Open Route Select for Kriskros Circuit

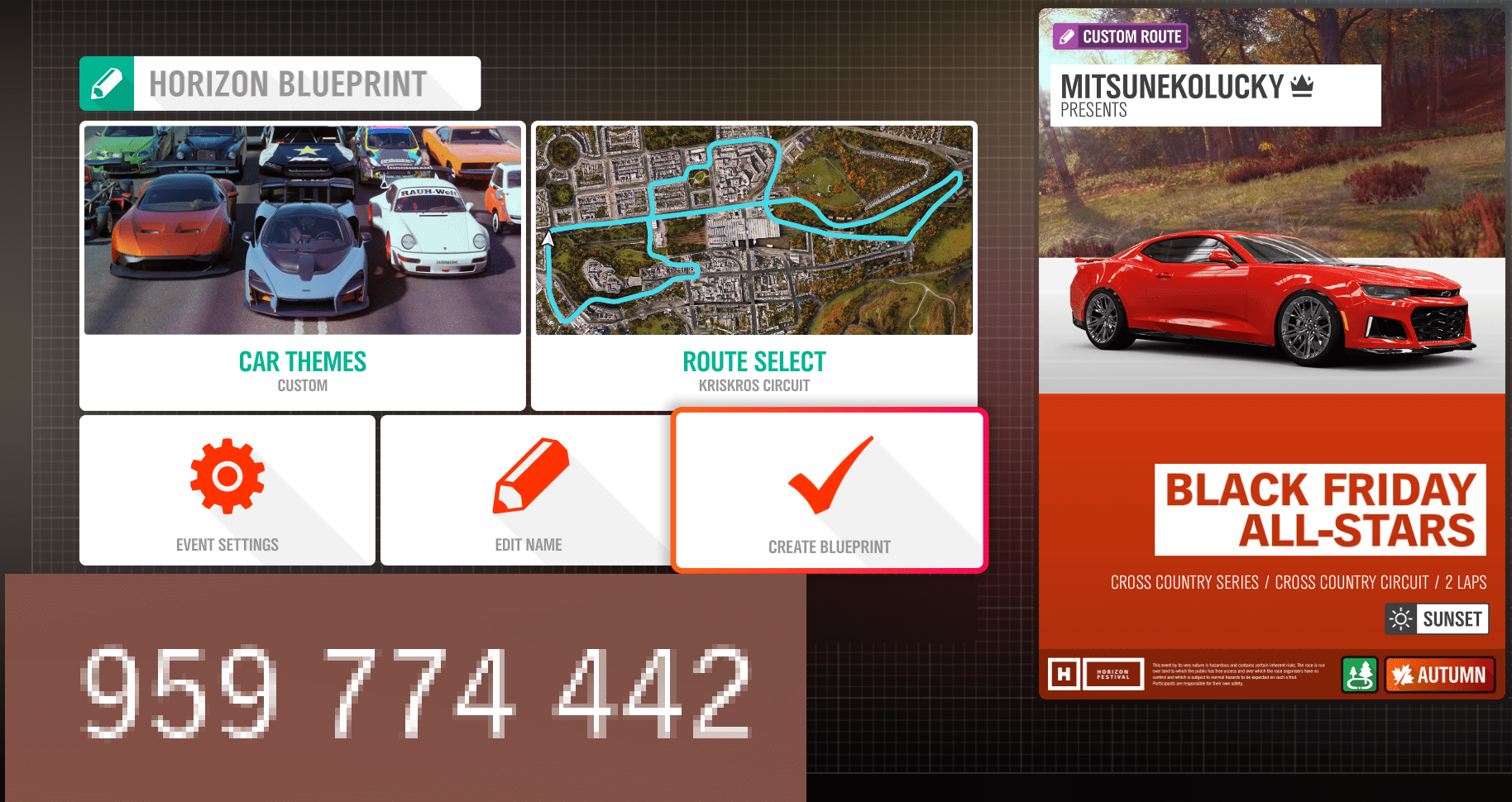(754, 265)
